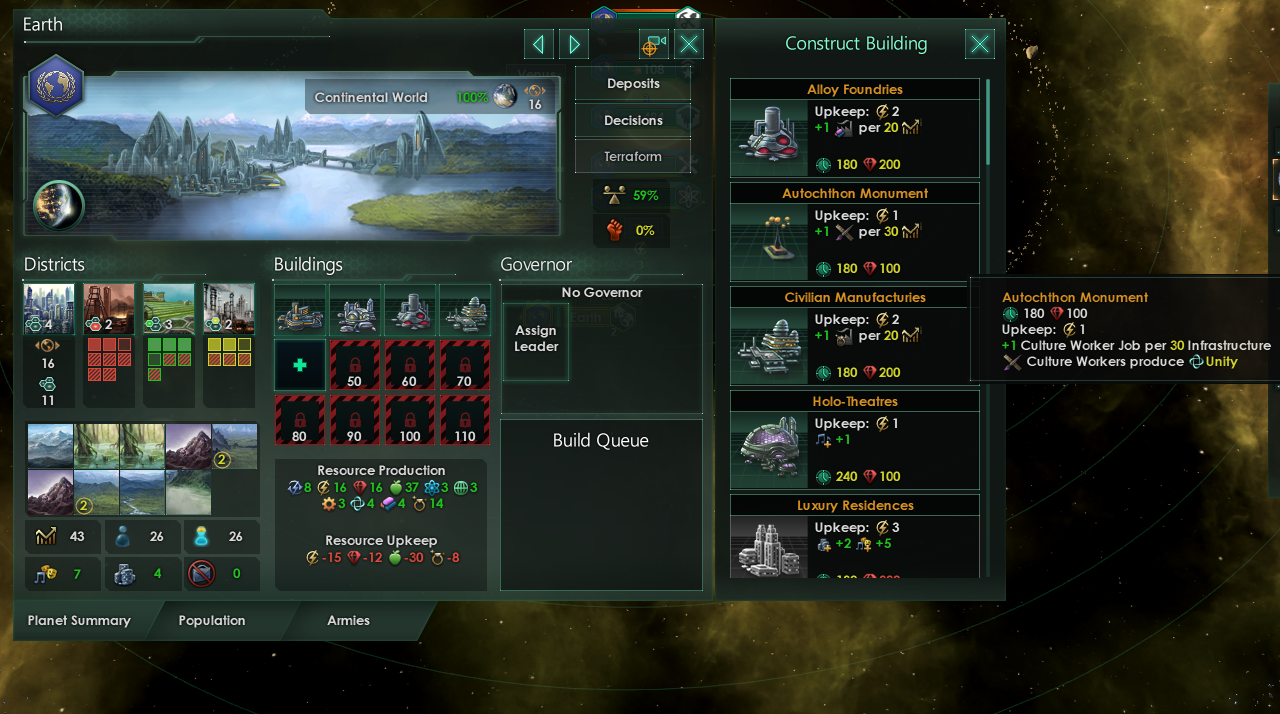Open the Deposits view
This screenshot has width=1280, height=714.
coord(633,84)
